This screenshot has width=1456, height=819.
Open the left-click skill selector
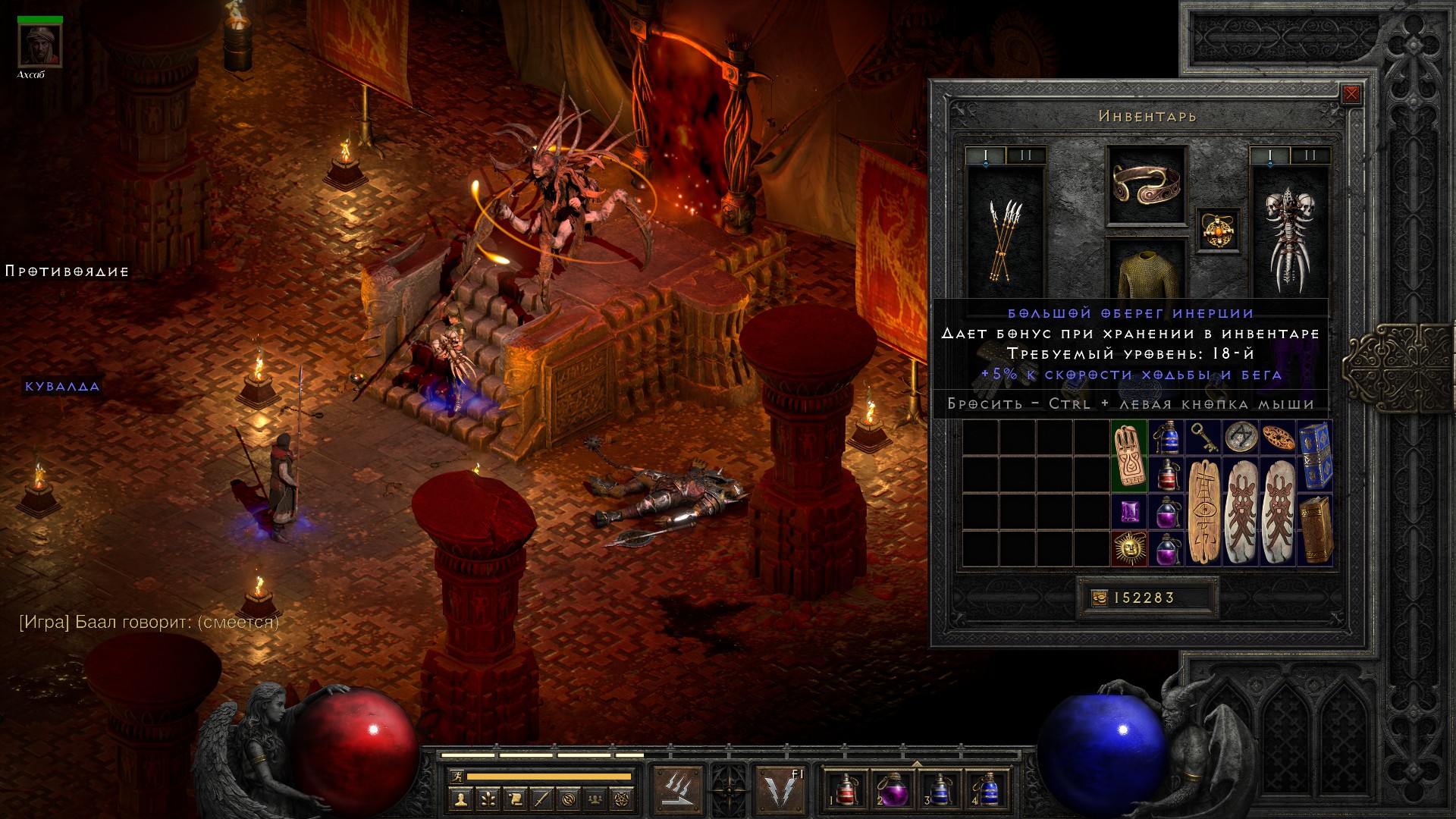click(x=676, y=790)
